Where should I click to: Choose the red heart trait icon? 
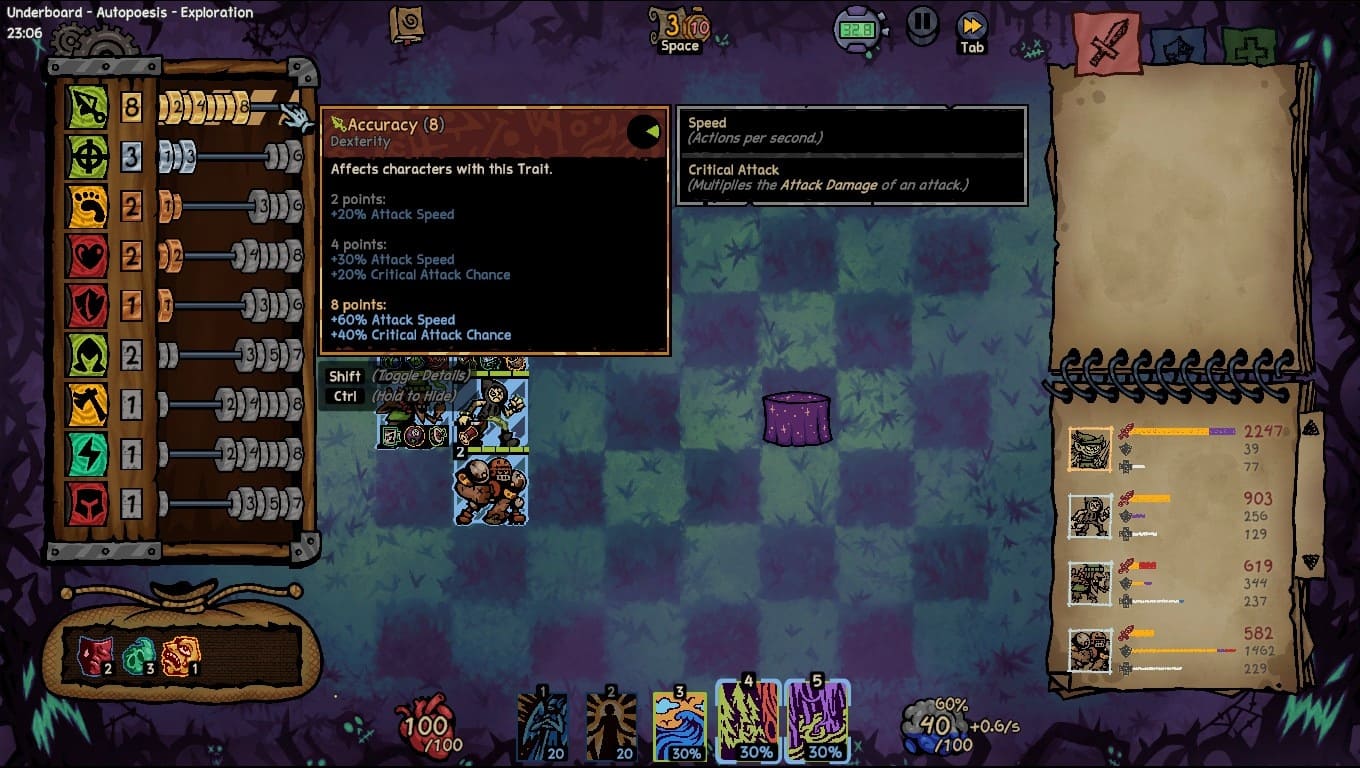click(87, 257)
